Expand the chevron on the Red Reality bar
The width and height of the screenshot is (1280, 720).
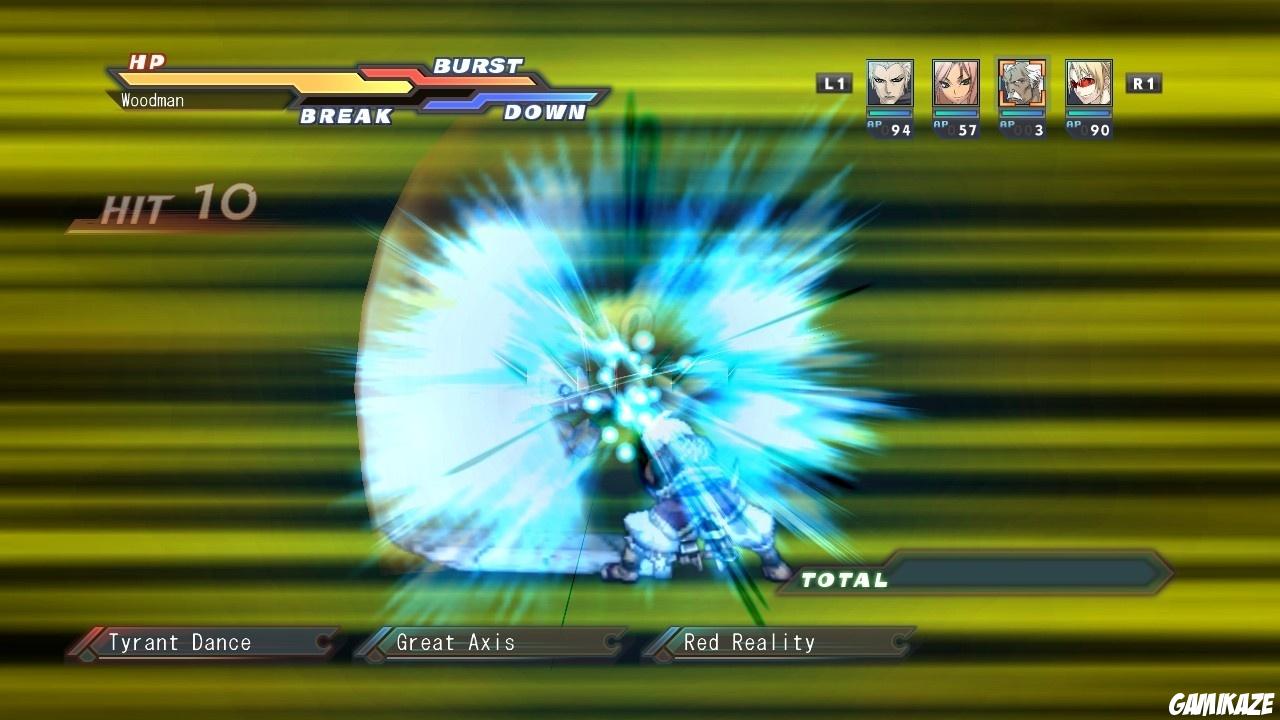(898, 642)
